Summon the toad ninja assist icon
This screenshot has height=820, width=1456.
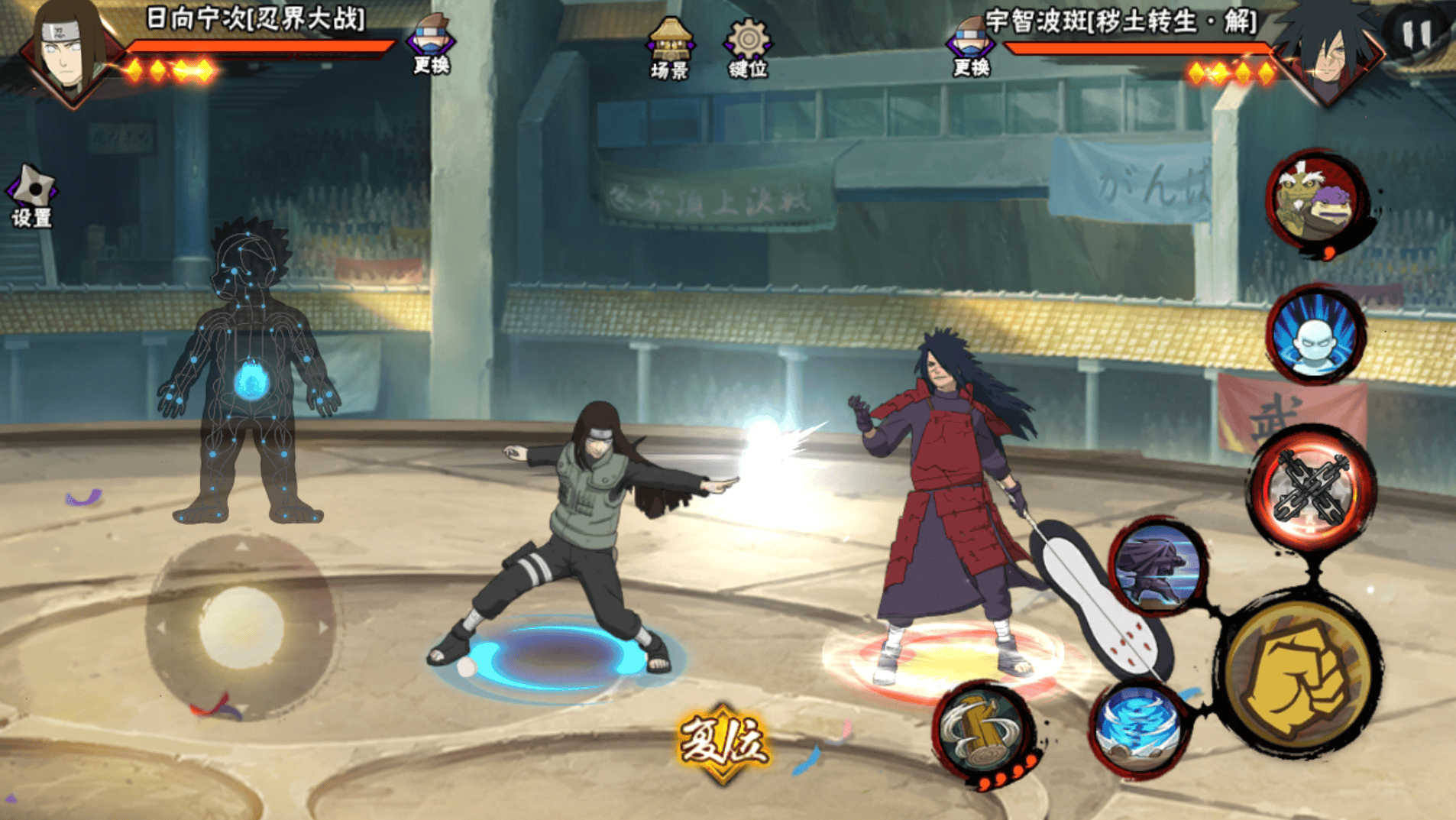[x=1316, y=201]
